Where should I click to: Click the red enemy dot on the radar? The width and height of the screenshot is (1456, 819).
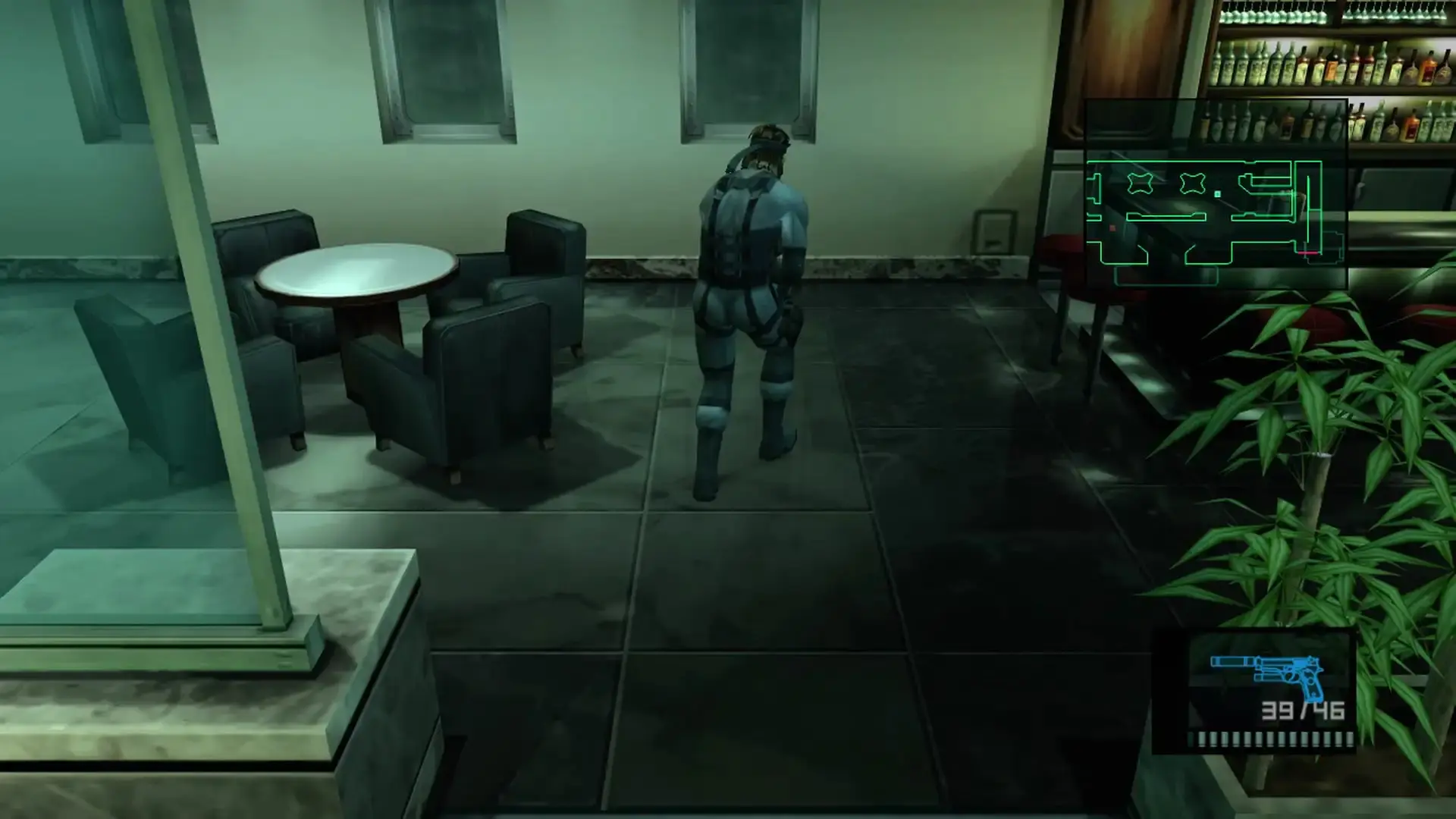pyautogui.click(x=1112, y=227)
